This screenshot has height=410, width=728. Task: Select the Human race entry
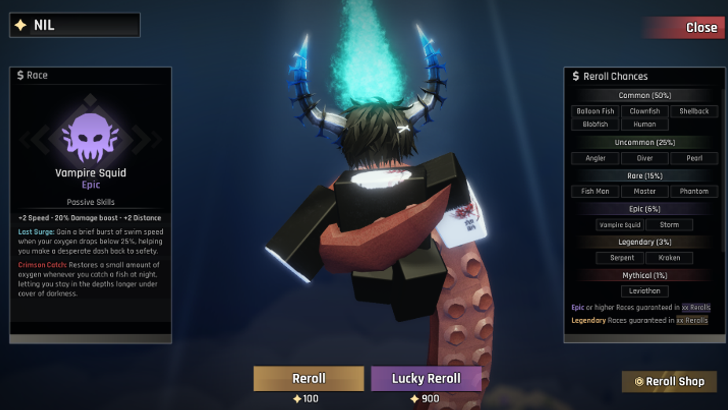click(644, 124)
